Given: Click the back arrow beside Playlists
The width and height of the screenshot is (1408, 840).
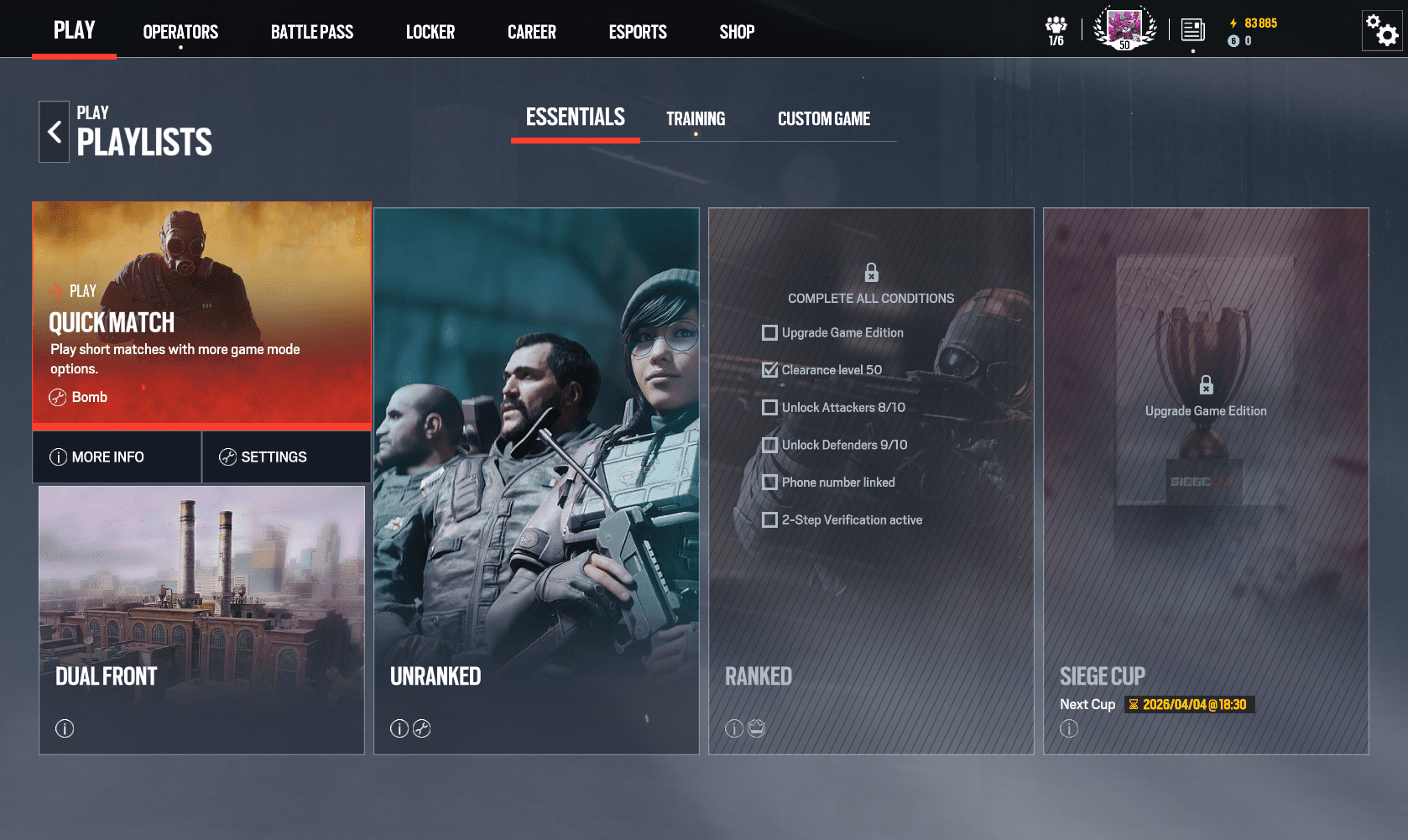Looking at the screenshot, I should coord(54,131).
